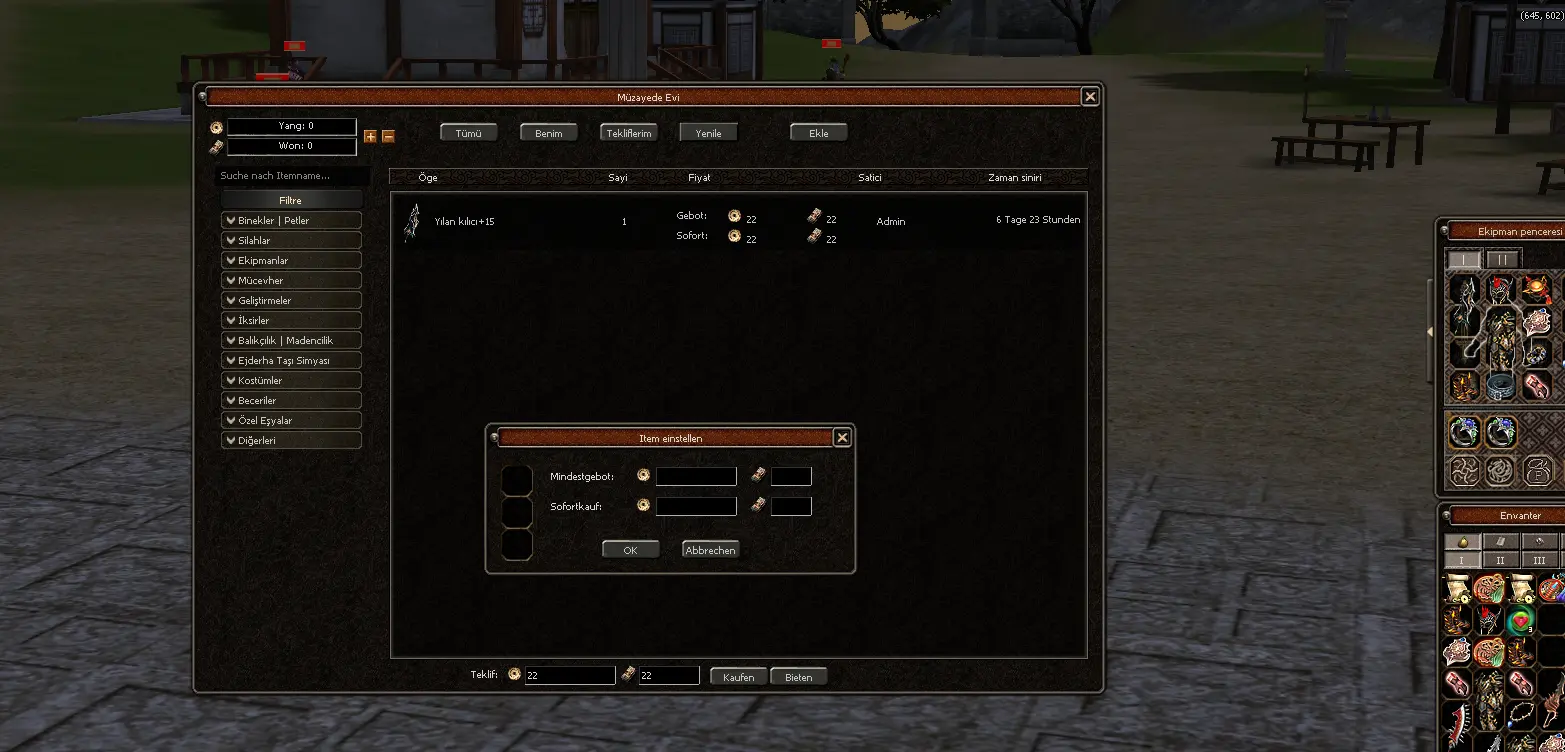The image size is (1565, 752).
Task: Show all listings with Tümü
Action: (x=469, y=133)
